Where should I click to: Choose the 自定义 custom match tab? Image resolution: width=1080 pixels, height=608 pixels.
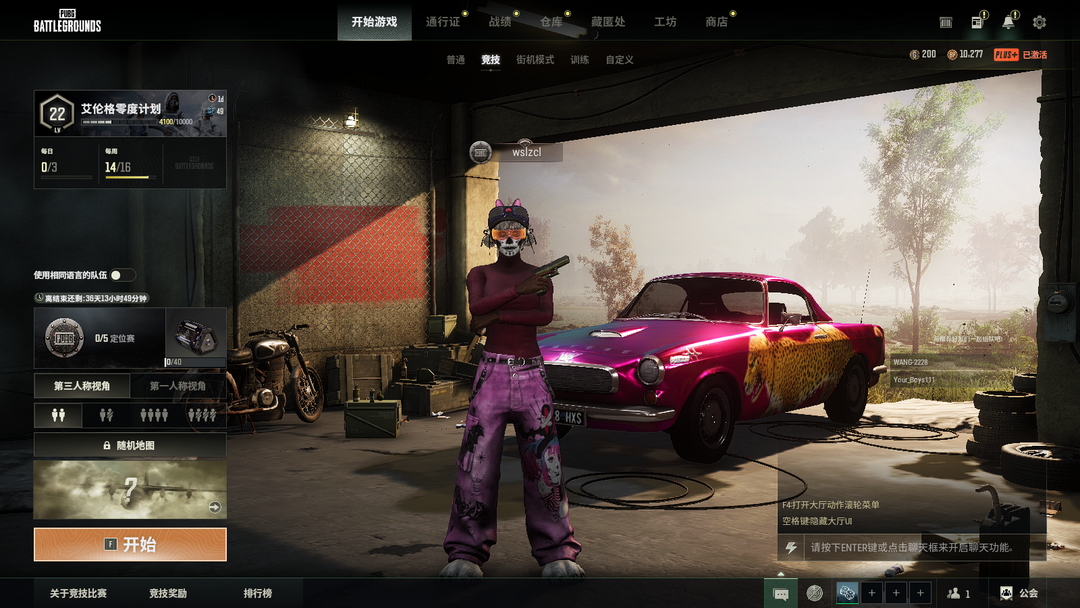(620, 60)
